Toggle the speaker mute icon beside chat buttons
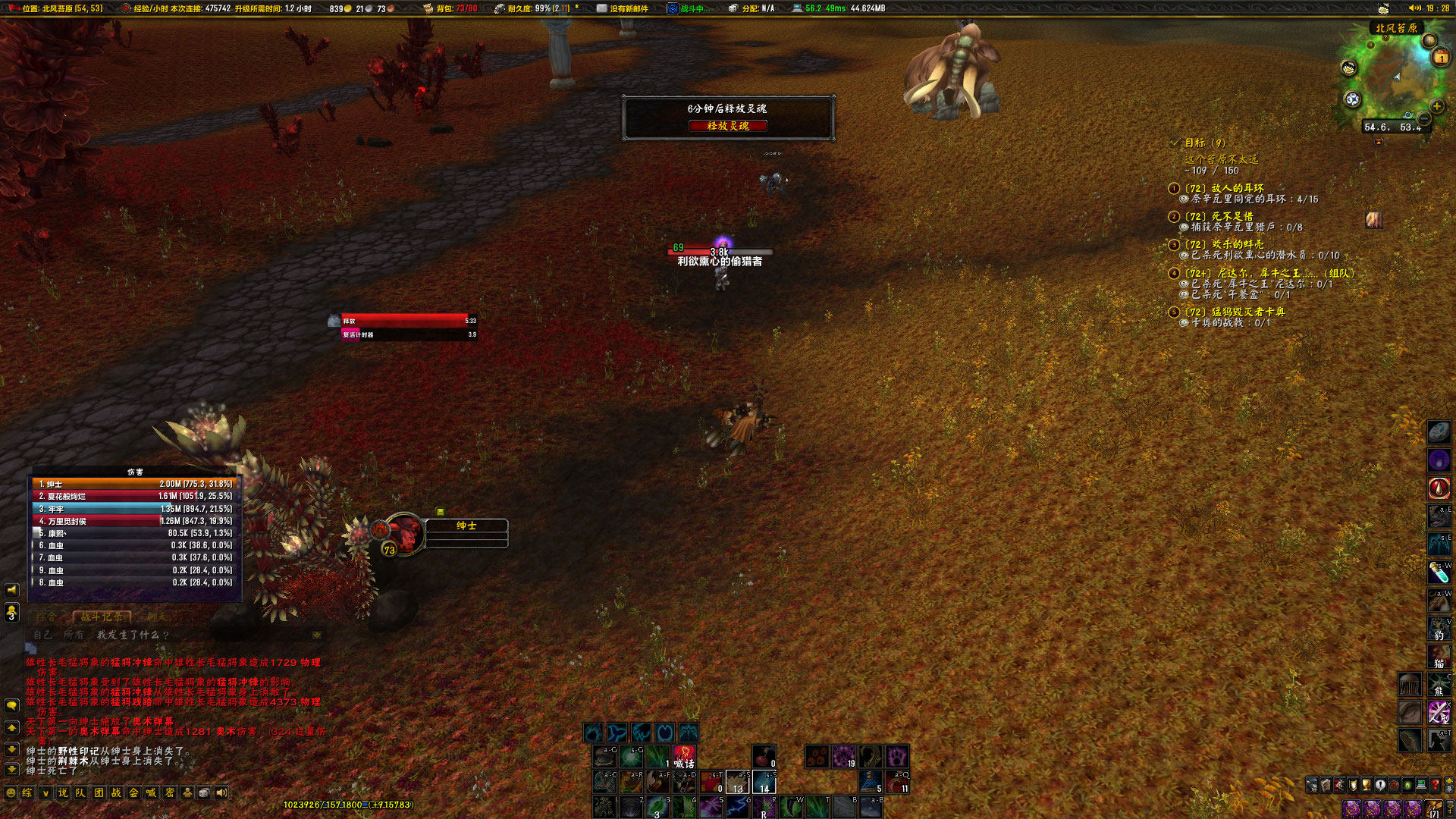Image resolution: width=1456 pixels, height=819 pixels. (221, 793)
